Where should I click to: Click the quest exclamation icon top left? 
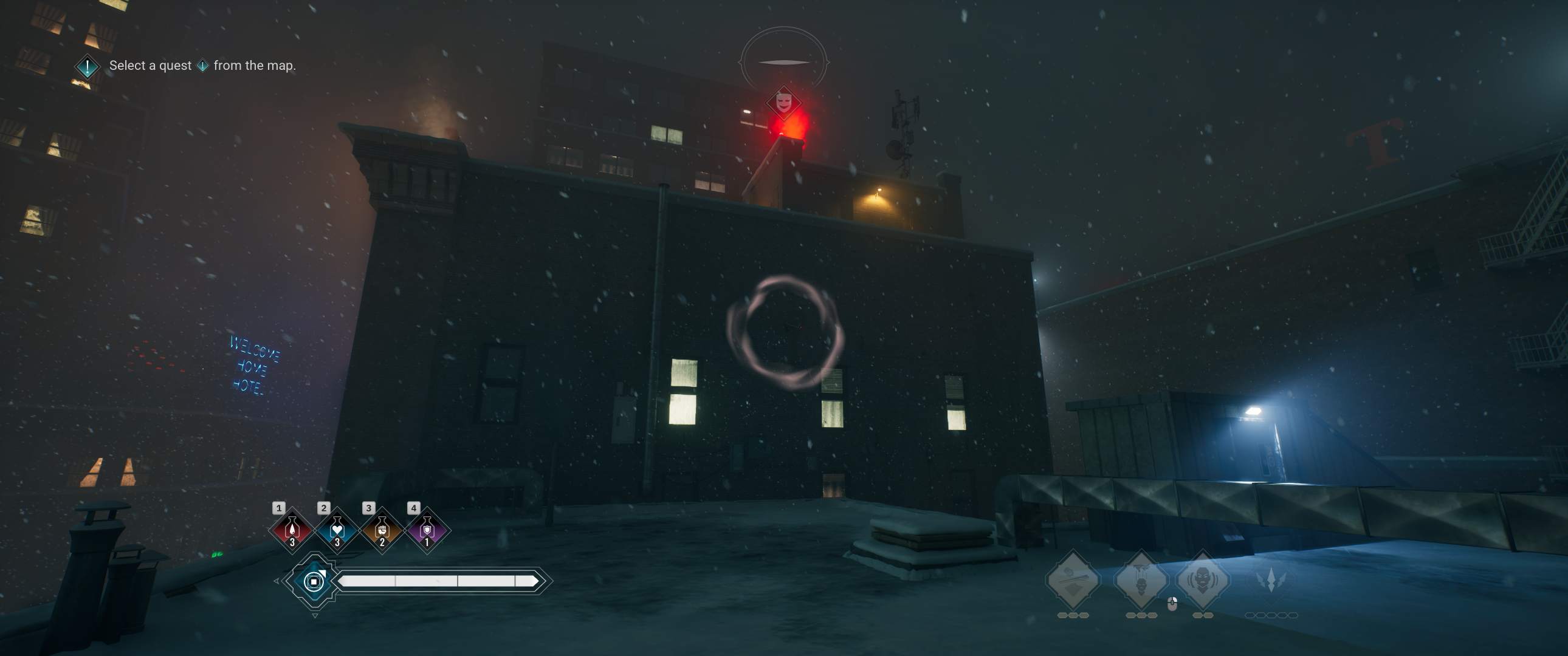pyautogui.click(x=86, y=66)
